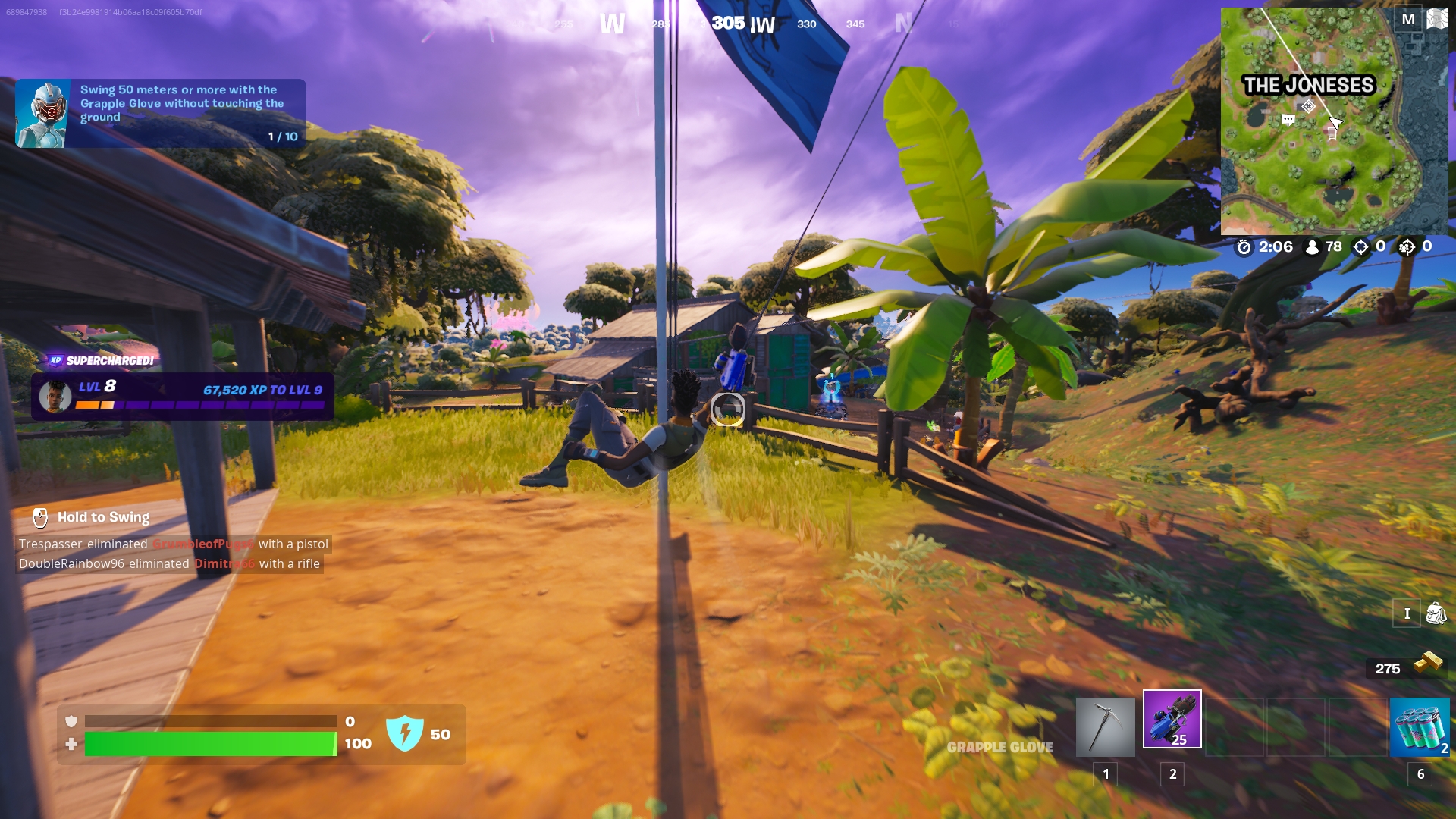Open the inventory with the I key indicator
This screenshot has height=819, width=1456.
tap(1407, 613)
